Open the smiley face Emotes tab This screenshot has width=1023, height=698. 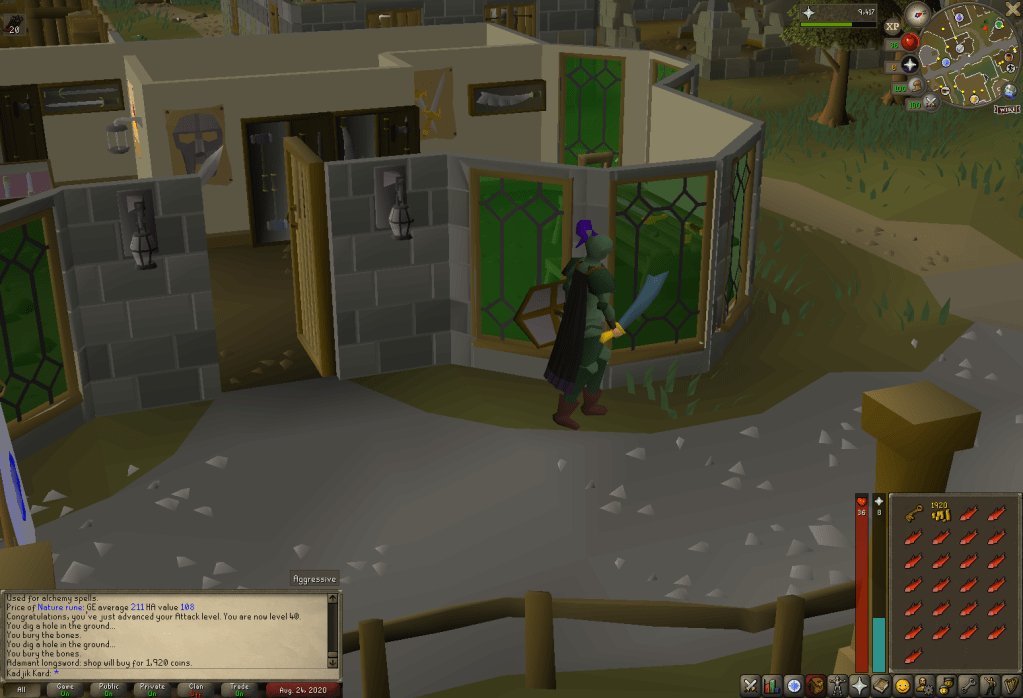click(904, 686)
